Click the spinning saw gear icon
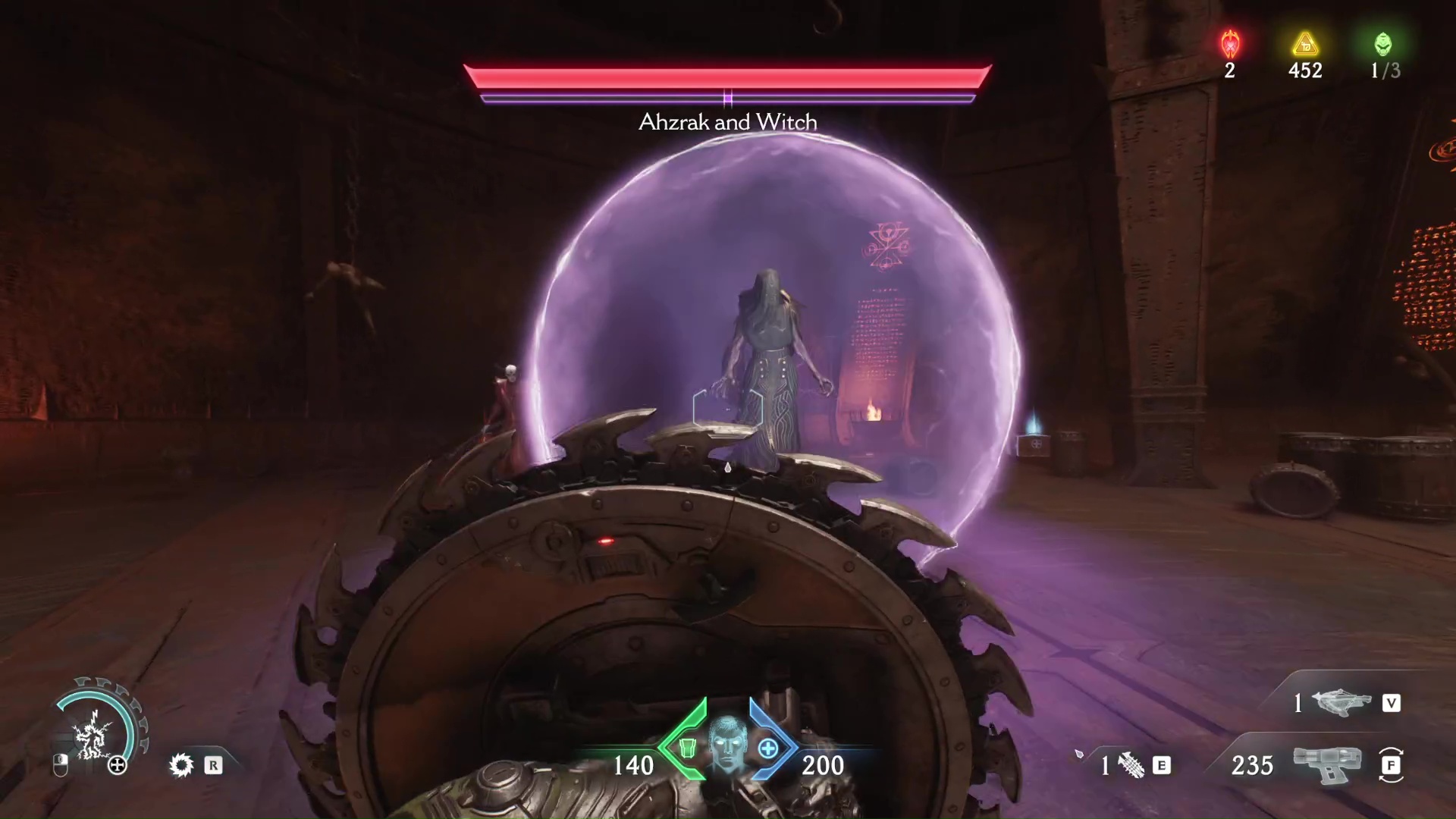 [181, 765]
